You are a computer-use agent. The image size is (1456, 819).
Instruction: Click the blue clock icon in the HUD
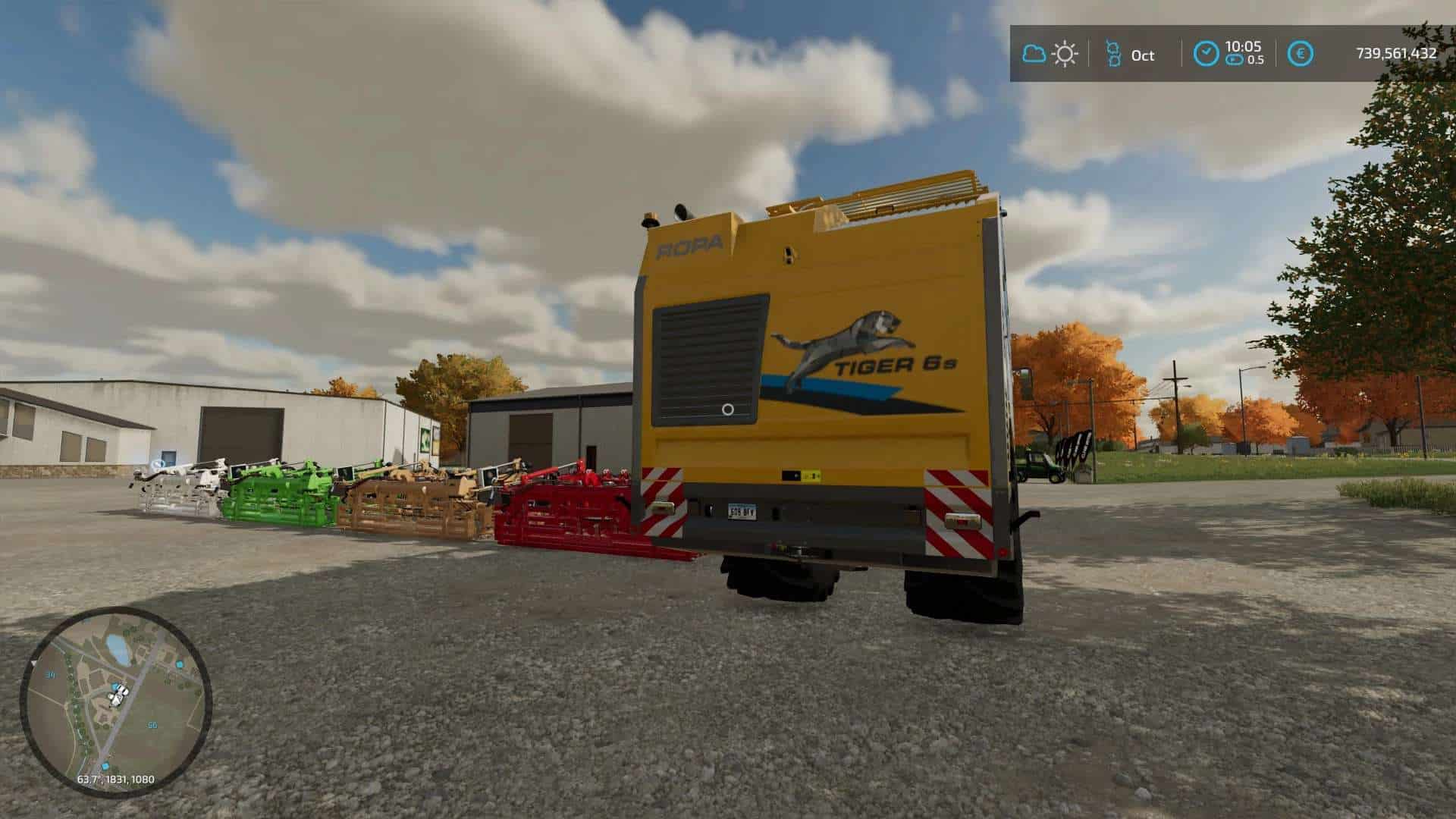point(1206,53)
